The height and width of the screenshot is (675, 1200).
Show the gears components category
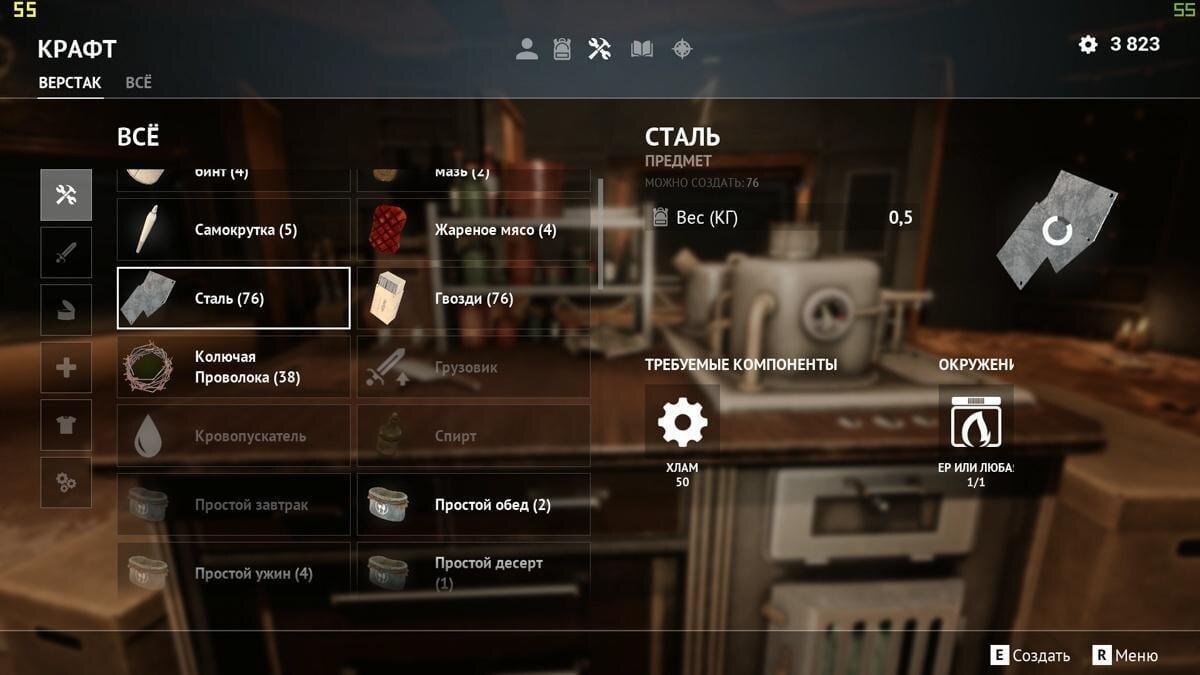(x=66, y=483)
